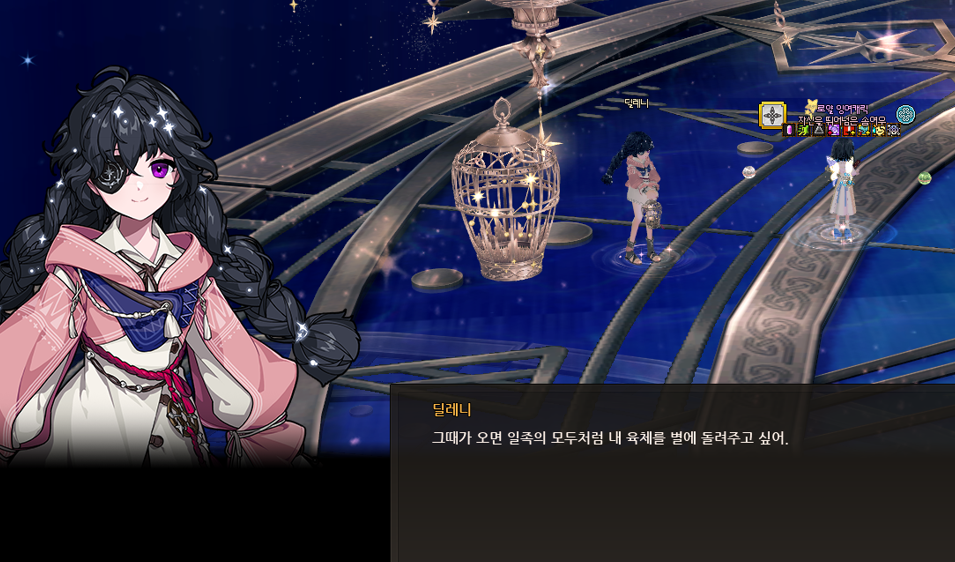Inspect the pink capsule buff icon
This screenshot has width=955, height=562.
pyautogui.click(x=789, y=130)
